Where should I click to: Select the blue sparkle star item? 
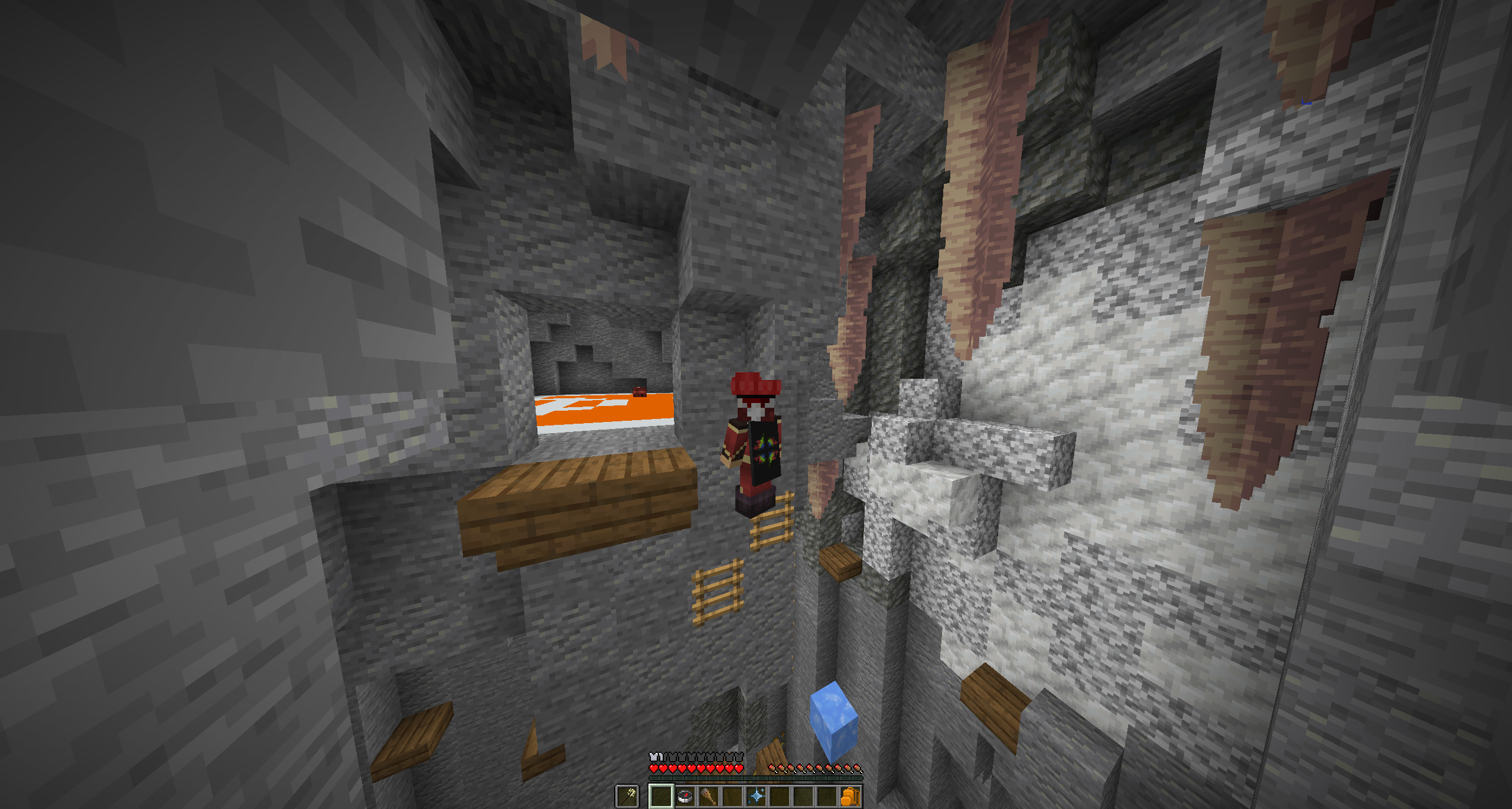[756, 797]
